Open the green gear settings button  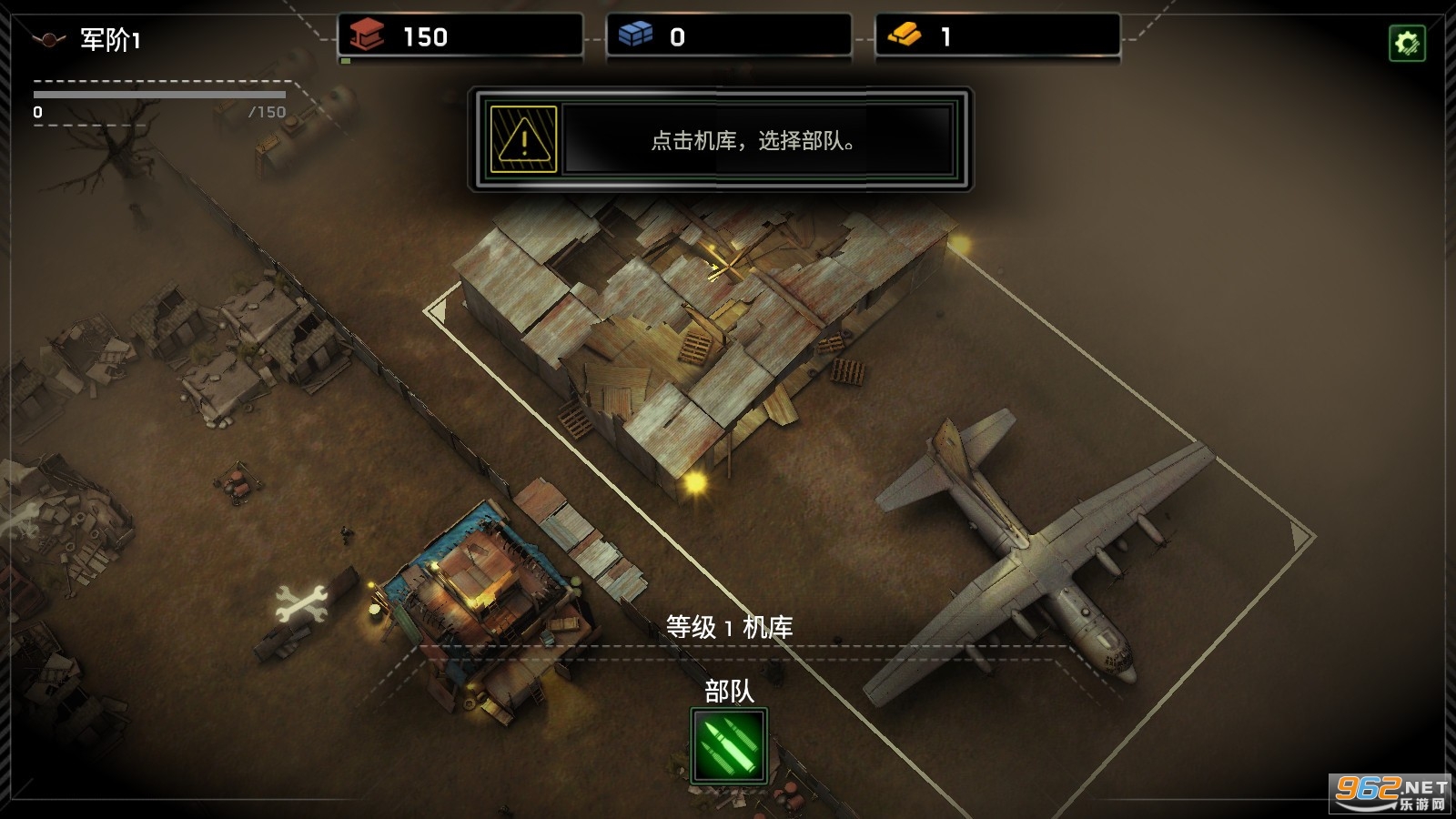(1407, 43)
